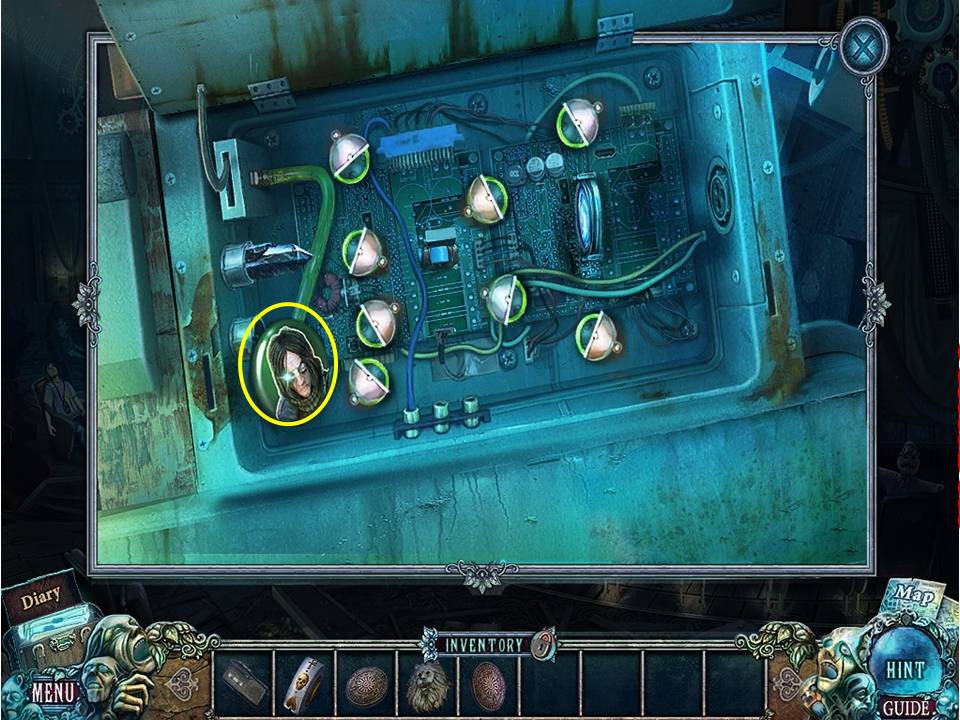Use the Hint button
Screen dimensions: 960x720
click(903, 668)
